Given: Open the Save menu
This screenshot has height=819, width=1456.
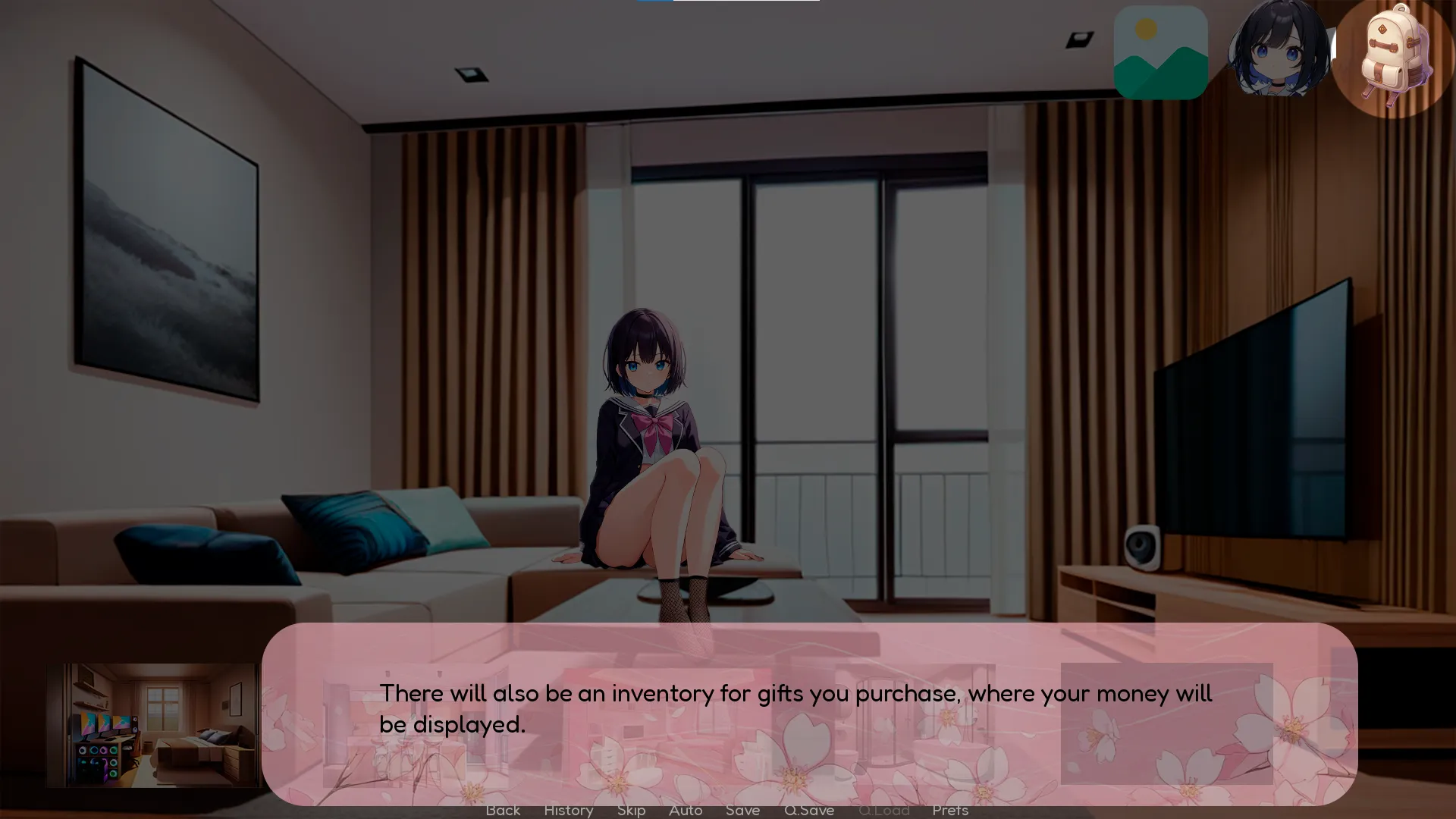Looking at the screenshot, I should (x=742, y=811).
